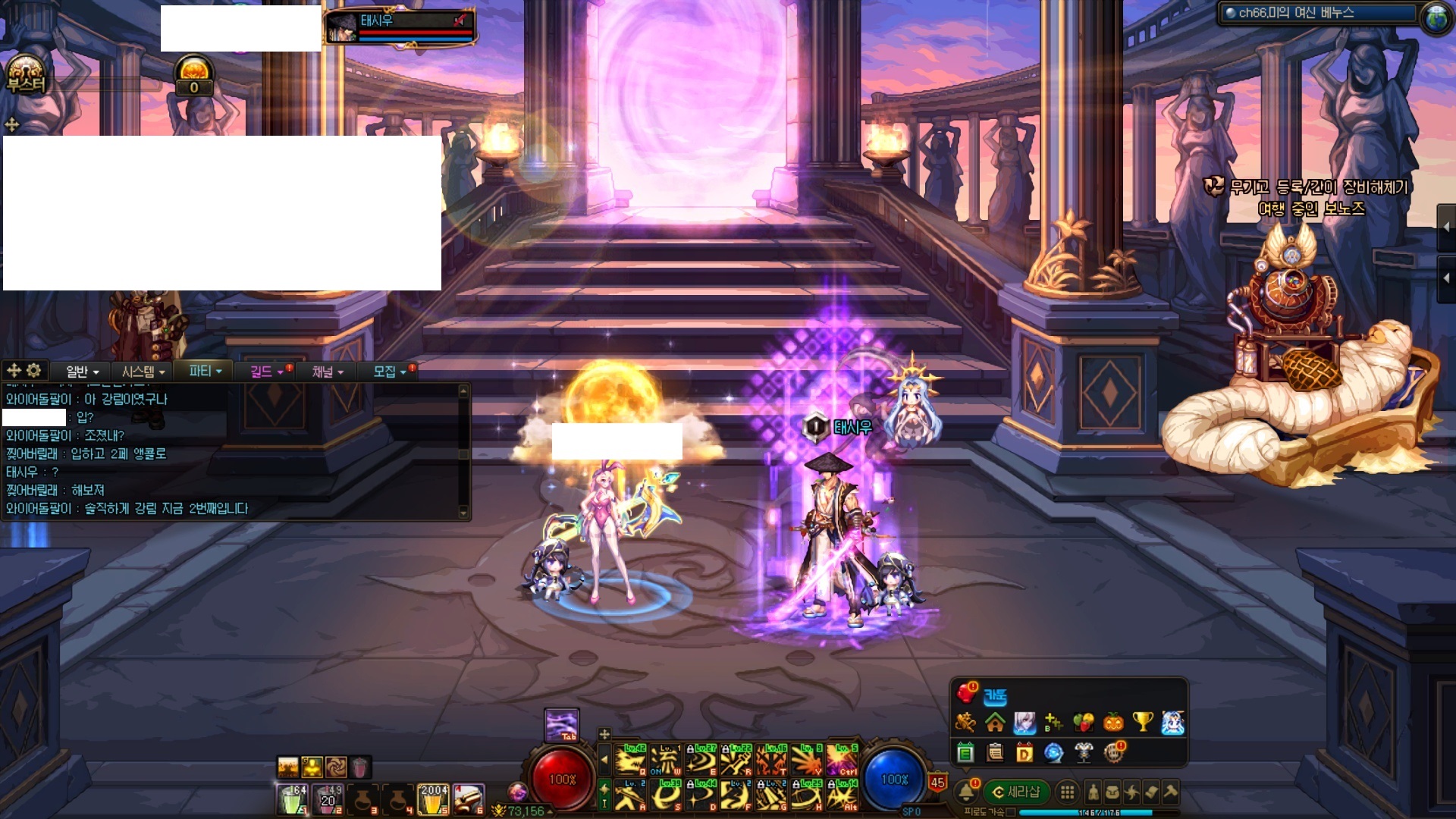Click the golden trophy icon
This screenshot has width=1456, height=819.
point(1143,722)
